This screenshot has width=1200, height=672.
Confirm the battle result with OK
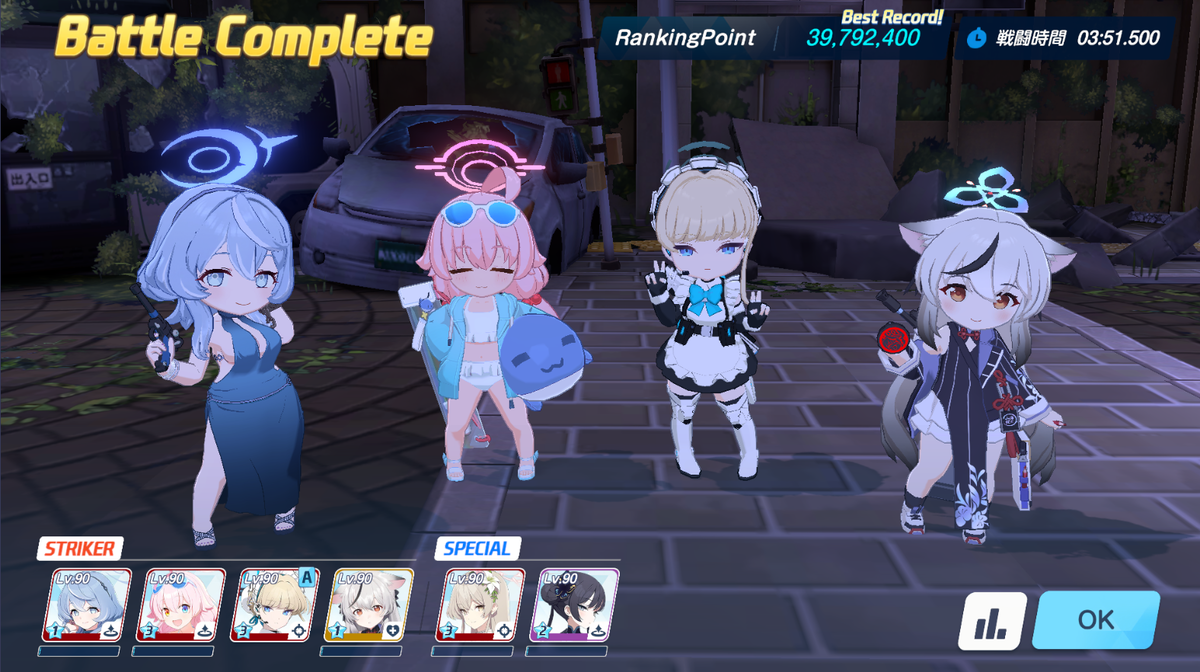pos(1095,620)
